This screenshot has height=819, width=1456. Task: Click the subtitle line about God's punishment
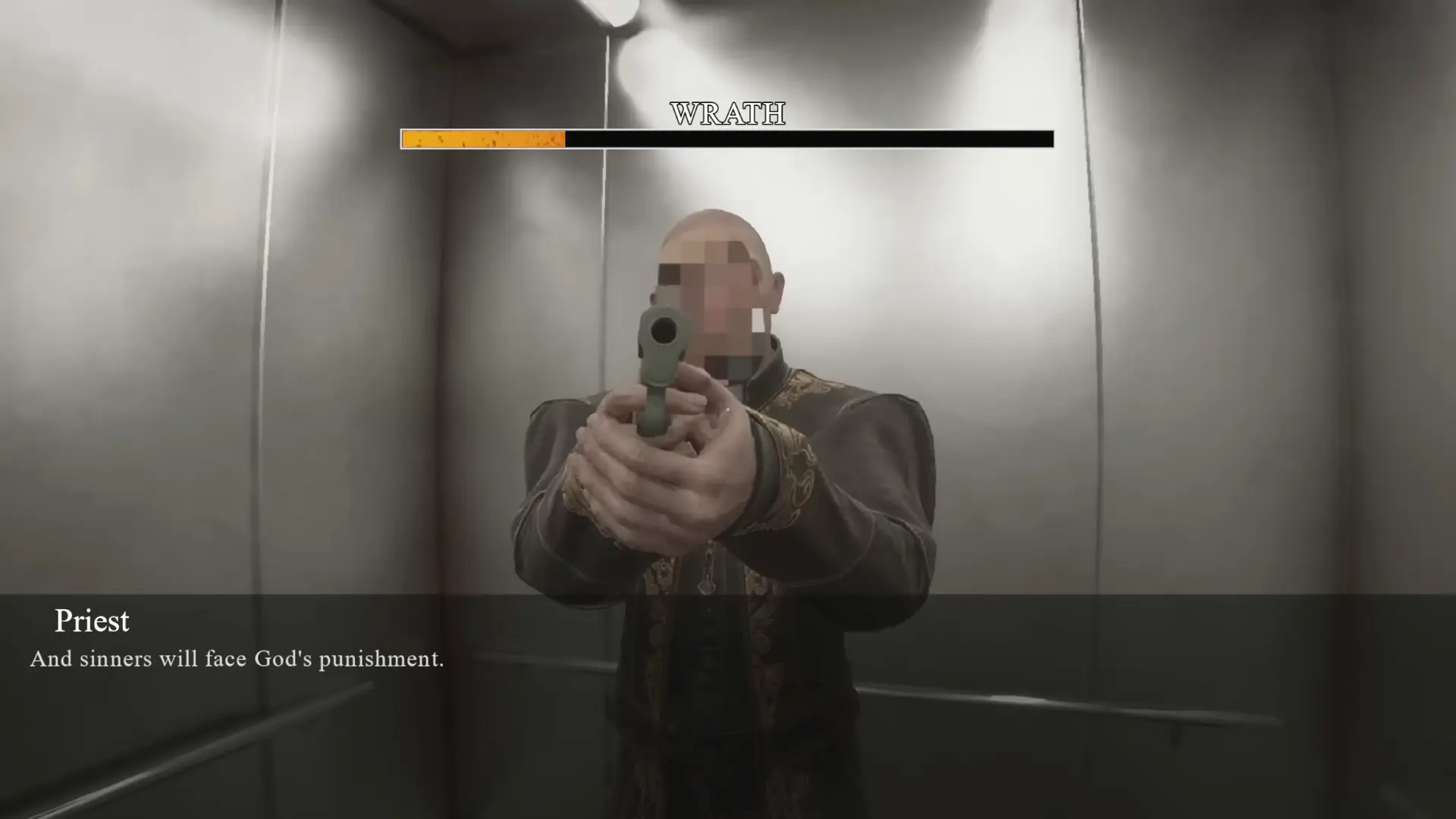click(235, 659)
